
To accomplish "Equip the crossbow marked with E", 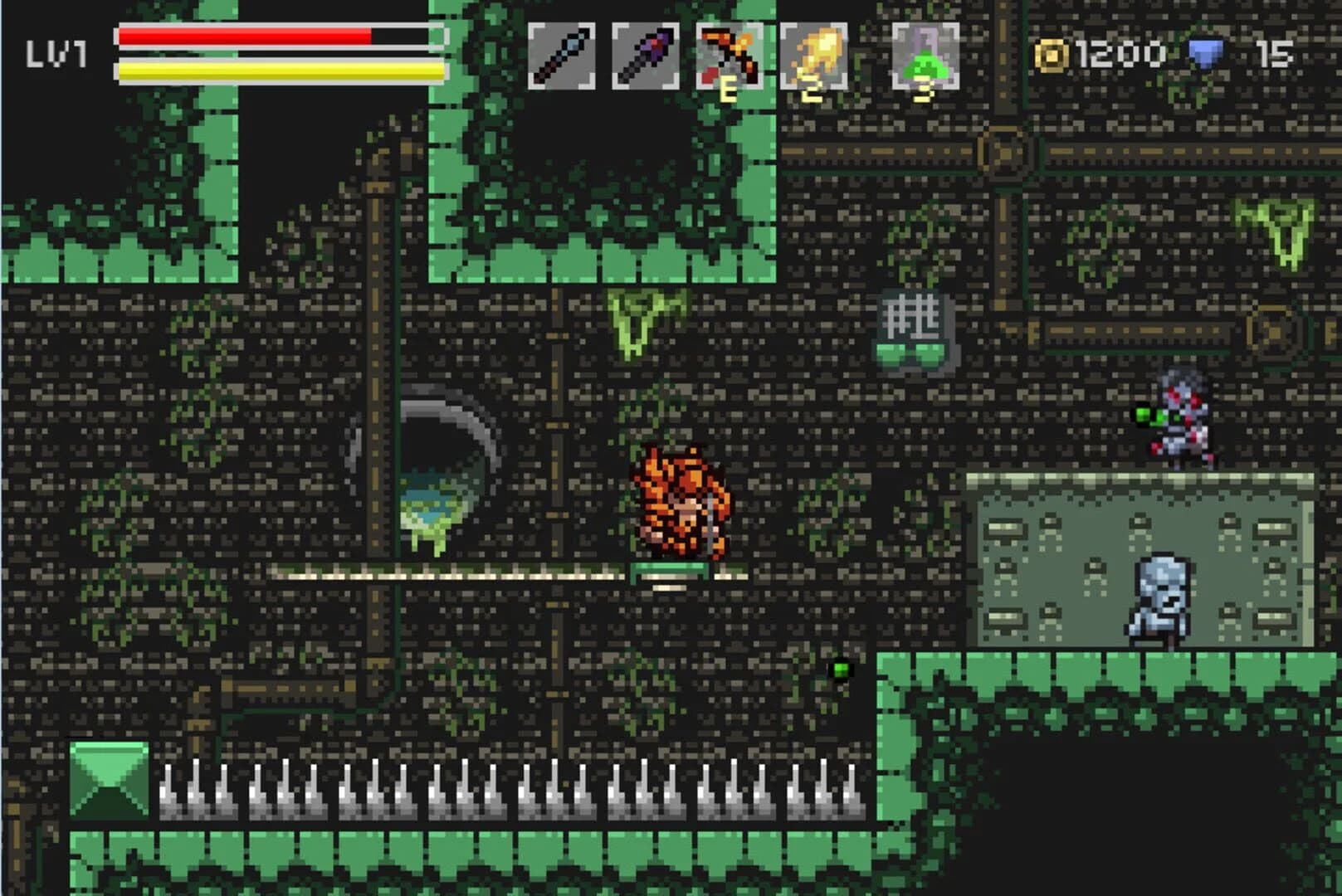I will click(729, 54).
